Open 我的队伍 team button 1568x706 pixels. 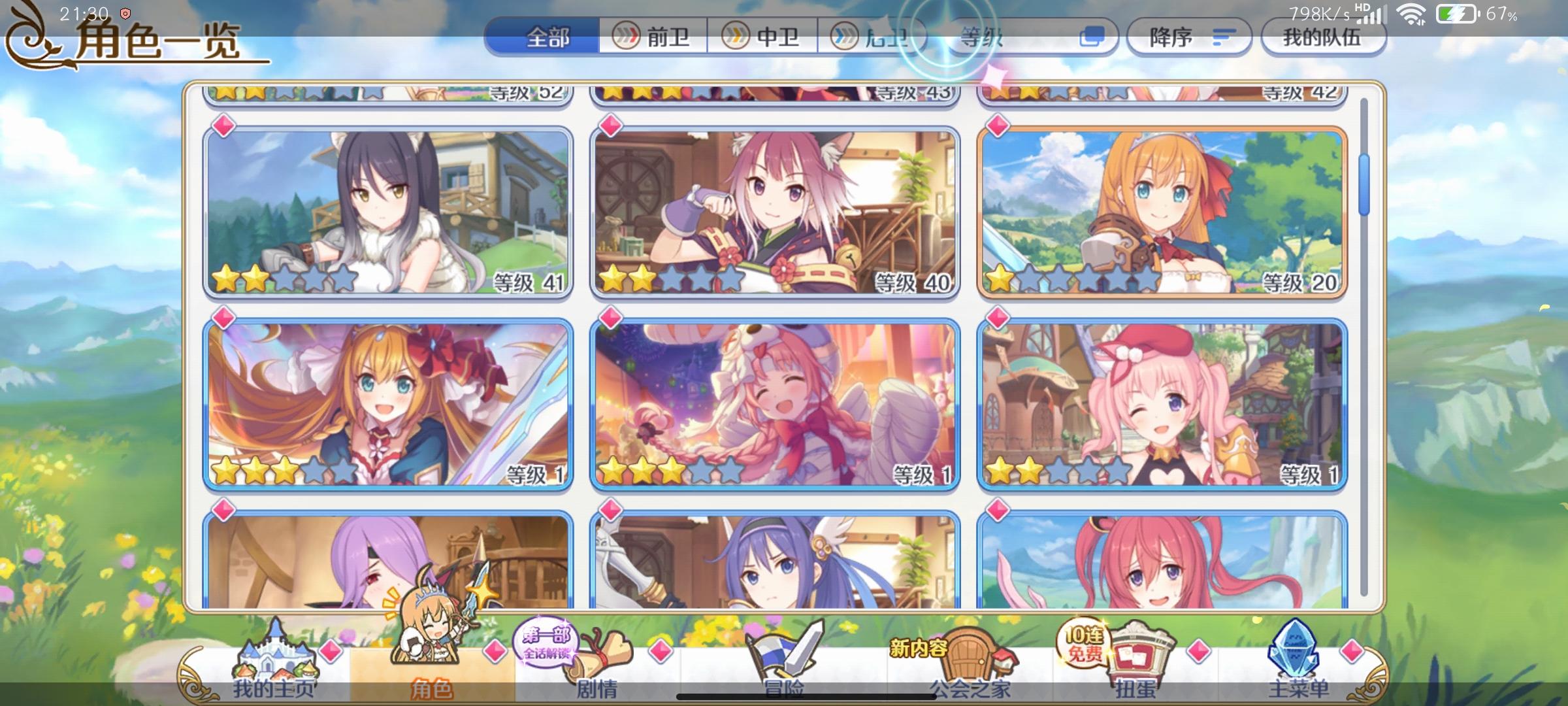[x=1324, y=37]
